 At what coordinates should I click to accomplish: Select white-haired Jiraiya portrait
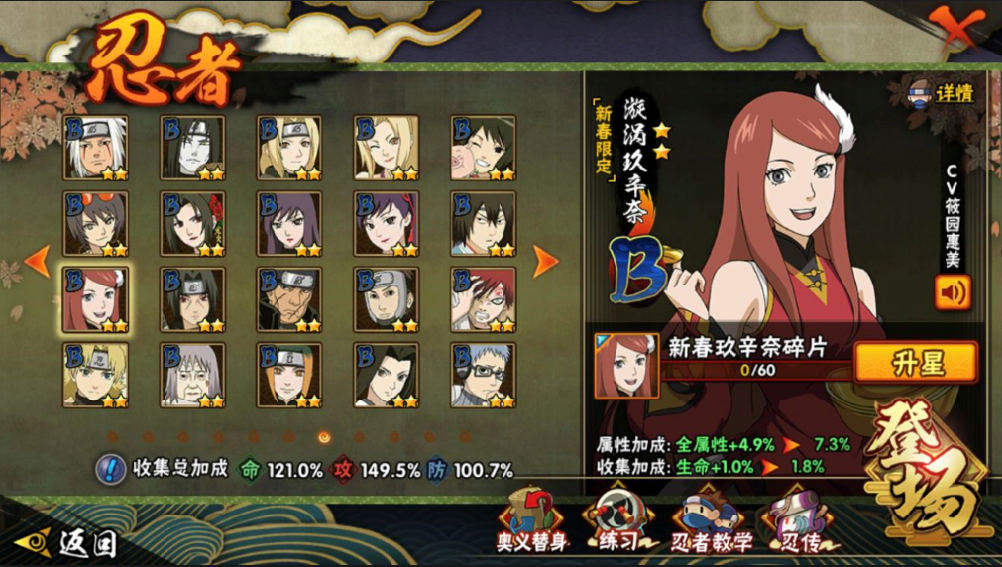pyautogui.click(x=95, y=148)
